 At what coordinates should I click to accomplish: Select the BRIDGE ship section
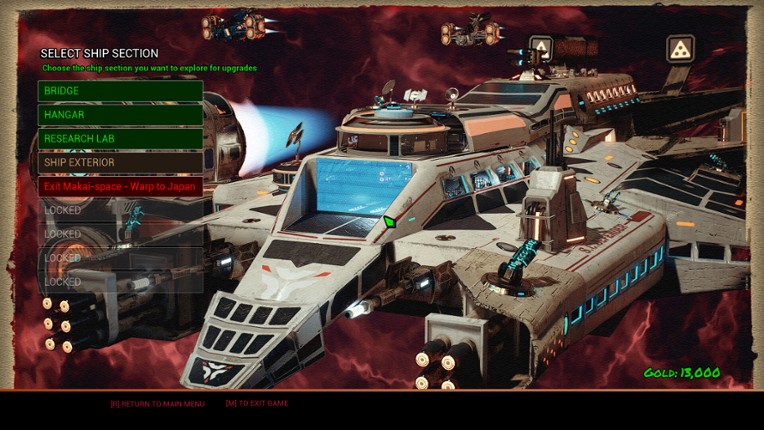point(120,91)
